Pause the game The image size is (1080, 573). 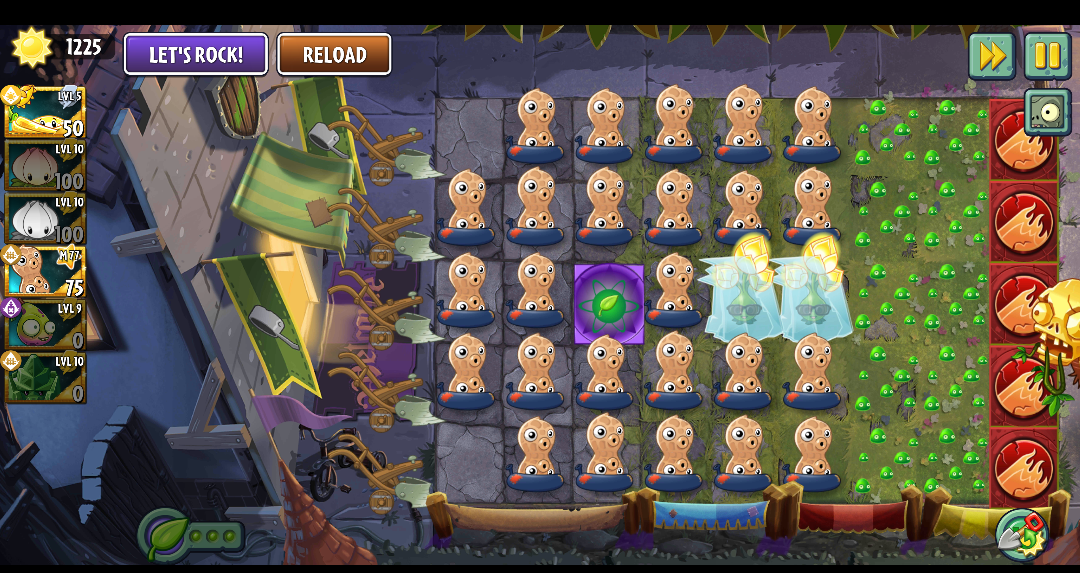pos(1047,56)
